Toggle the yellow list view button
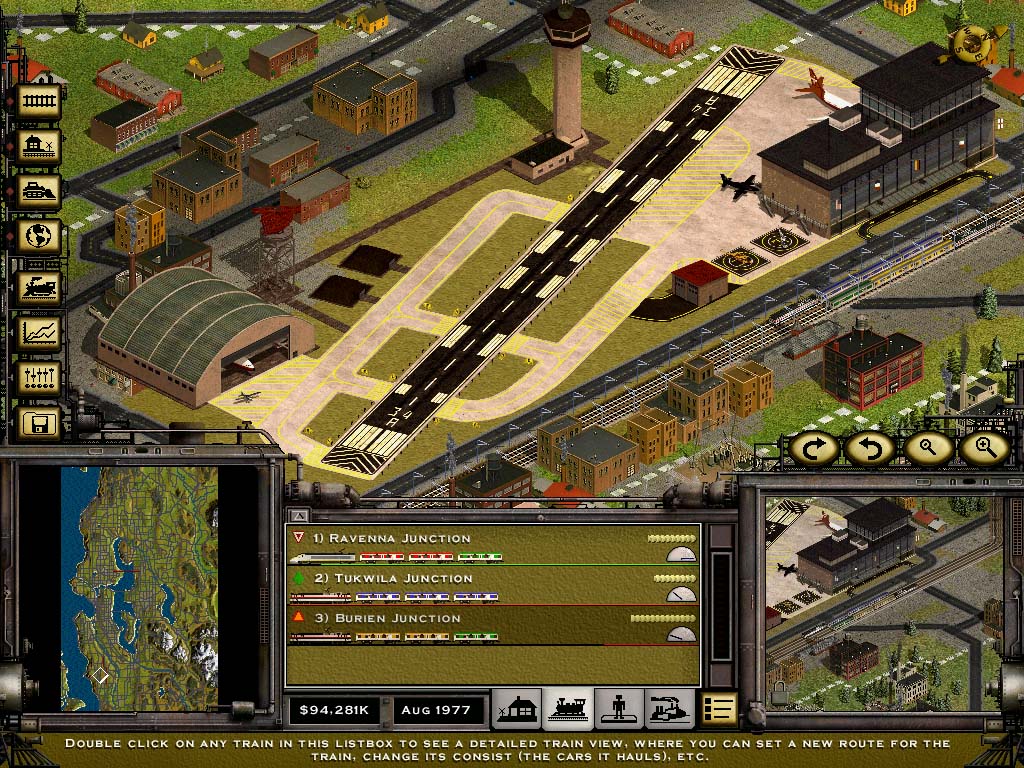1024x768 pixels. point(718,709)
